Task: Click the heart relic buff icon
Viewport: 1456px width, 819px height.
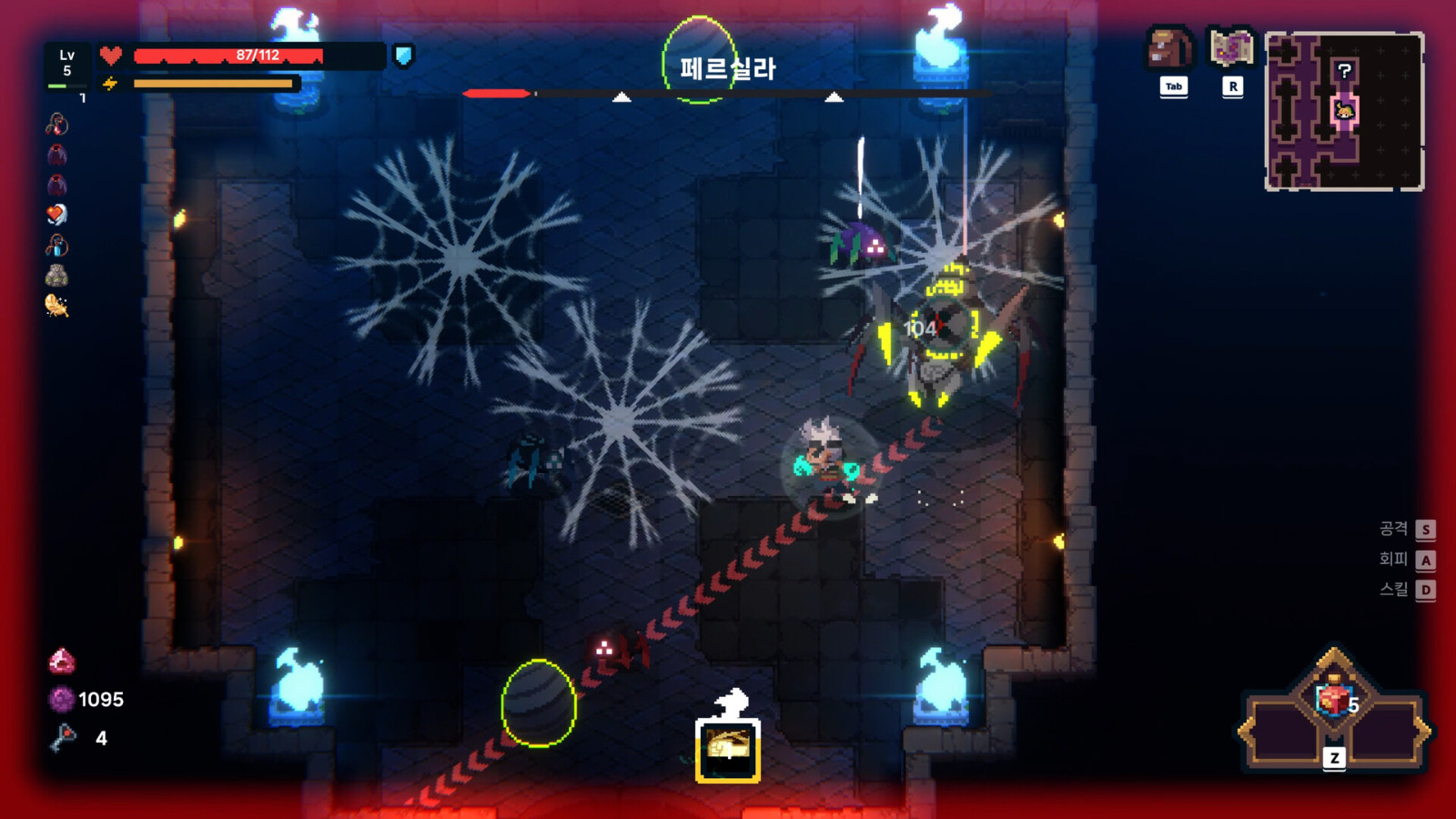Action: coord(56,213)
